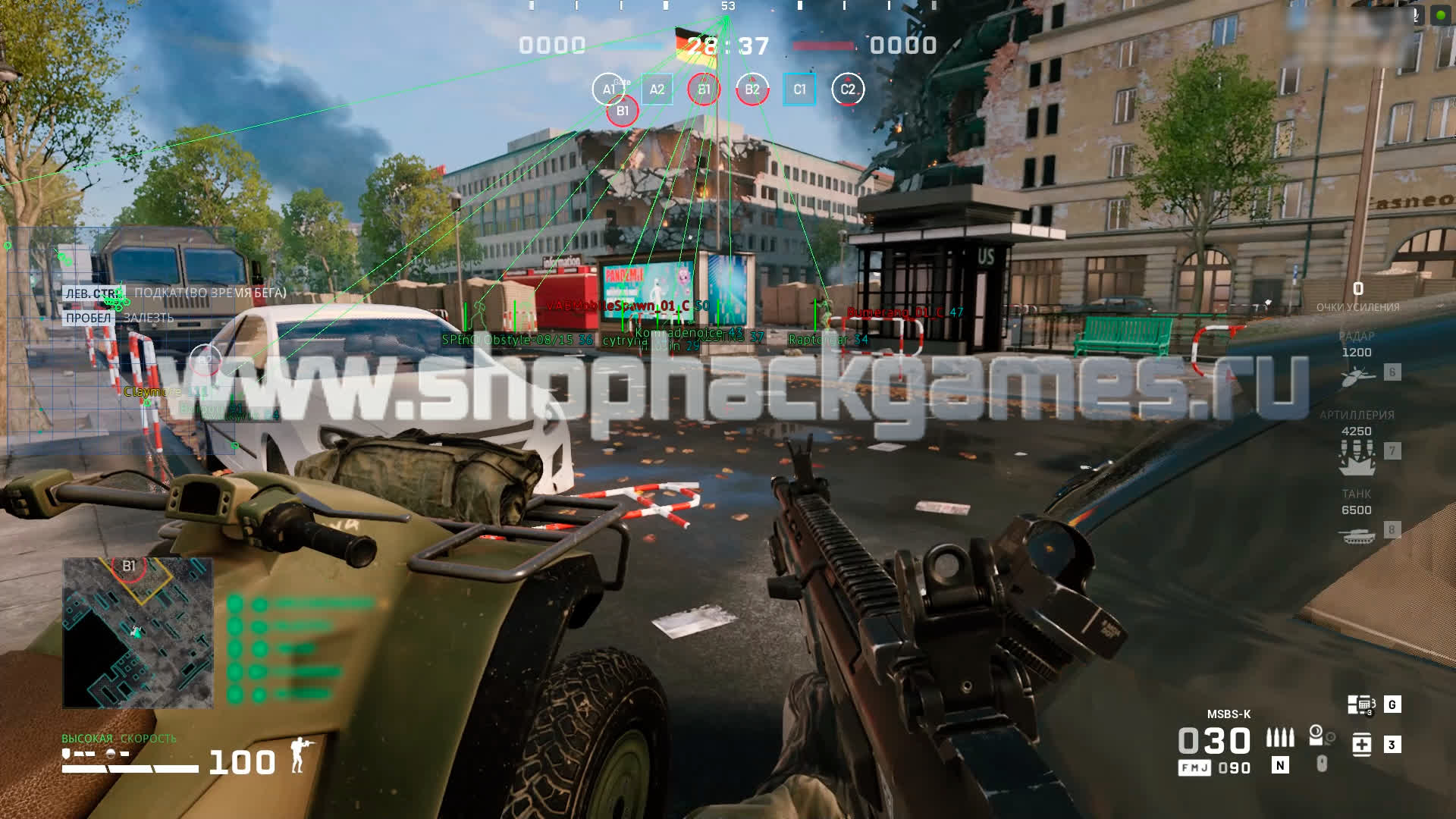Choose the B2 capture point marker
The width and height of the screenshot is (1456, 819).
click(x=752, y=89)
